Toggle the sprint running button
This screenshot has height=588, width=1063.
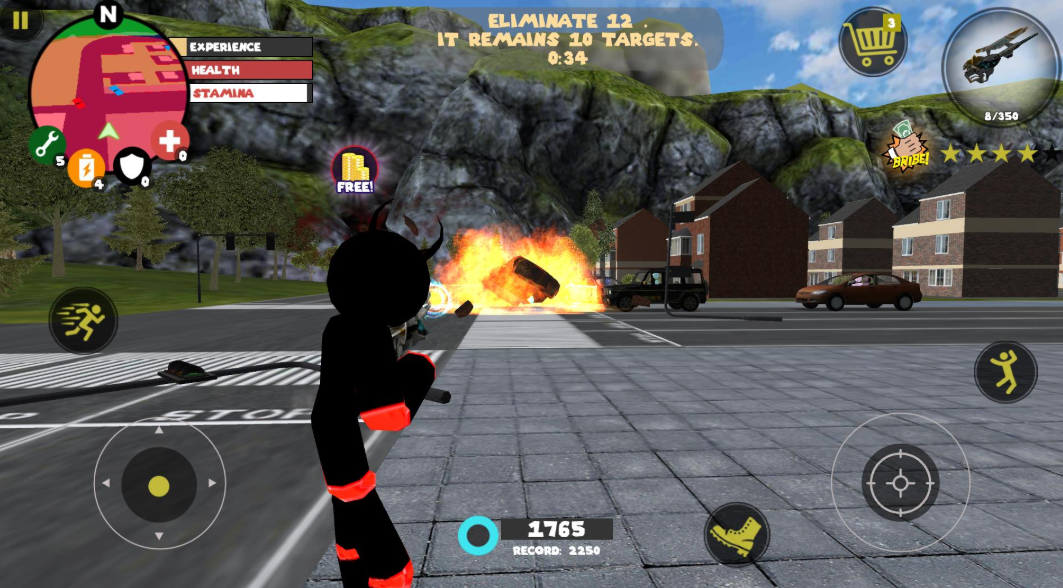pos(83,321)
